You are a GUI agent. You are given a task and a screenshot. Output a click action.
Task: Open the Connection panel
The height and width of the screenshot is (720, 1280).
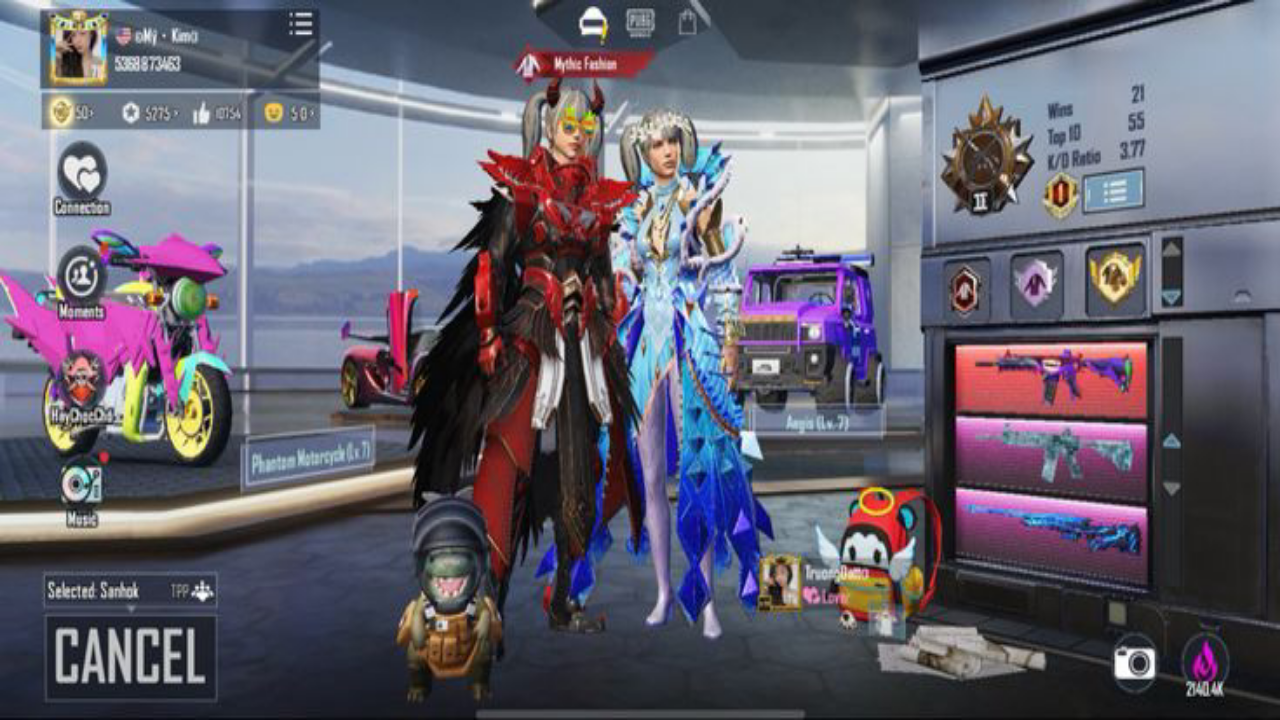pyautogui.click(x=82, y=173)
